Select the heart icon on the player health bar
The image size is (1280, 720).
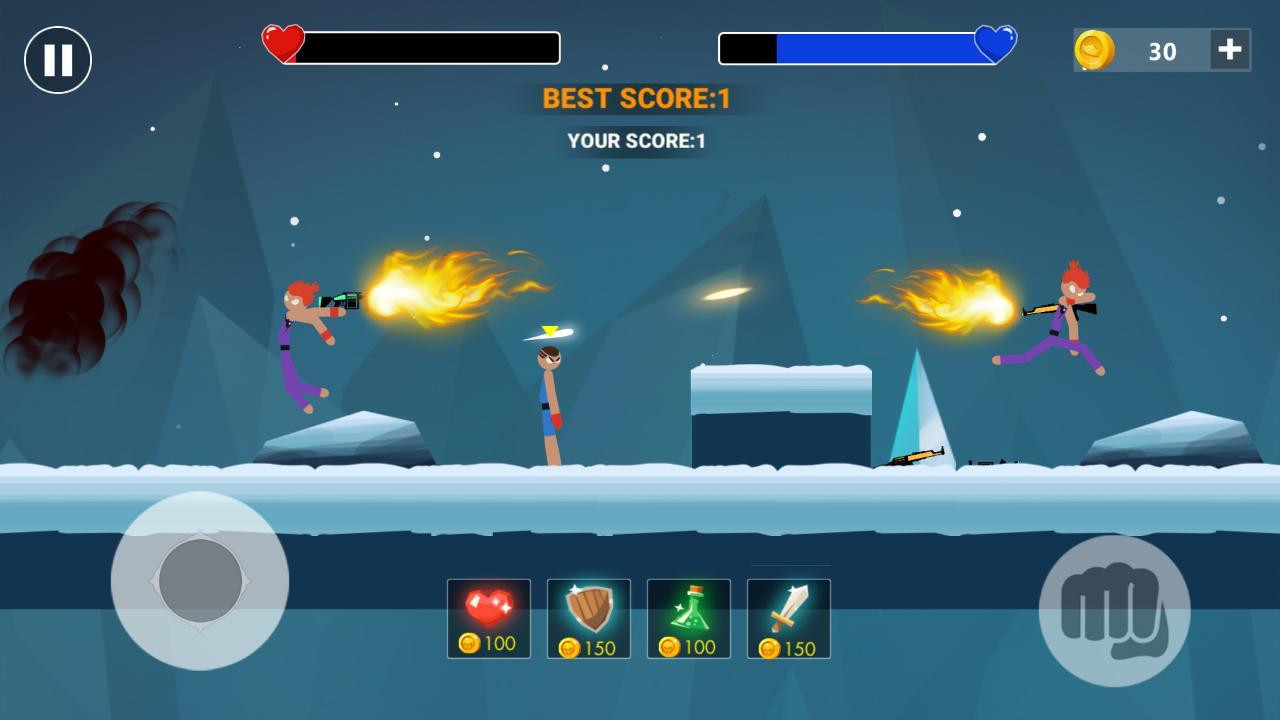[283, 44]
